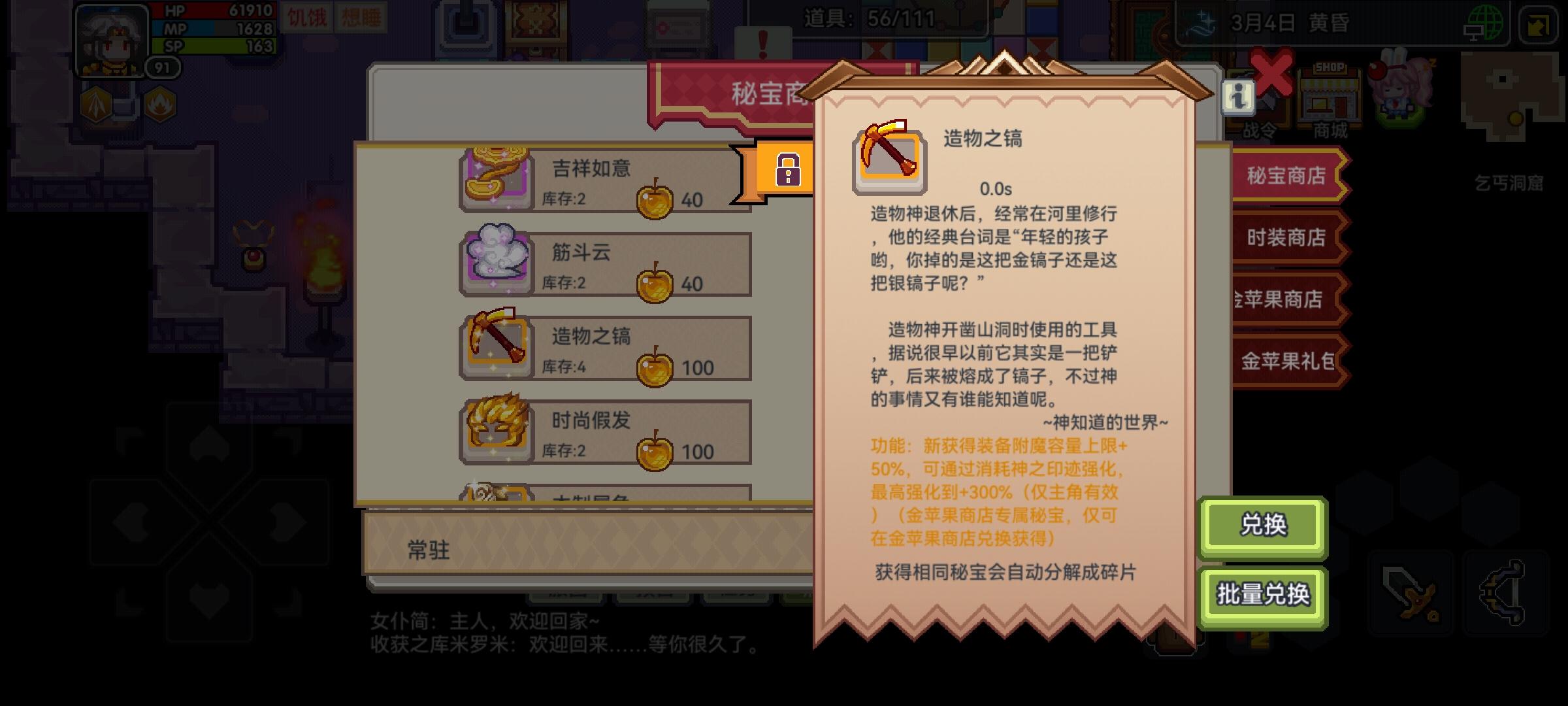
Task: Toggle the lock icon on 吉祥如意
Action: point(789,169)
